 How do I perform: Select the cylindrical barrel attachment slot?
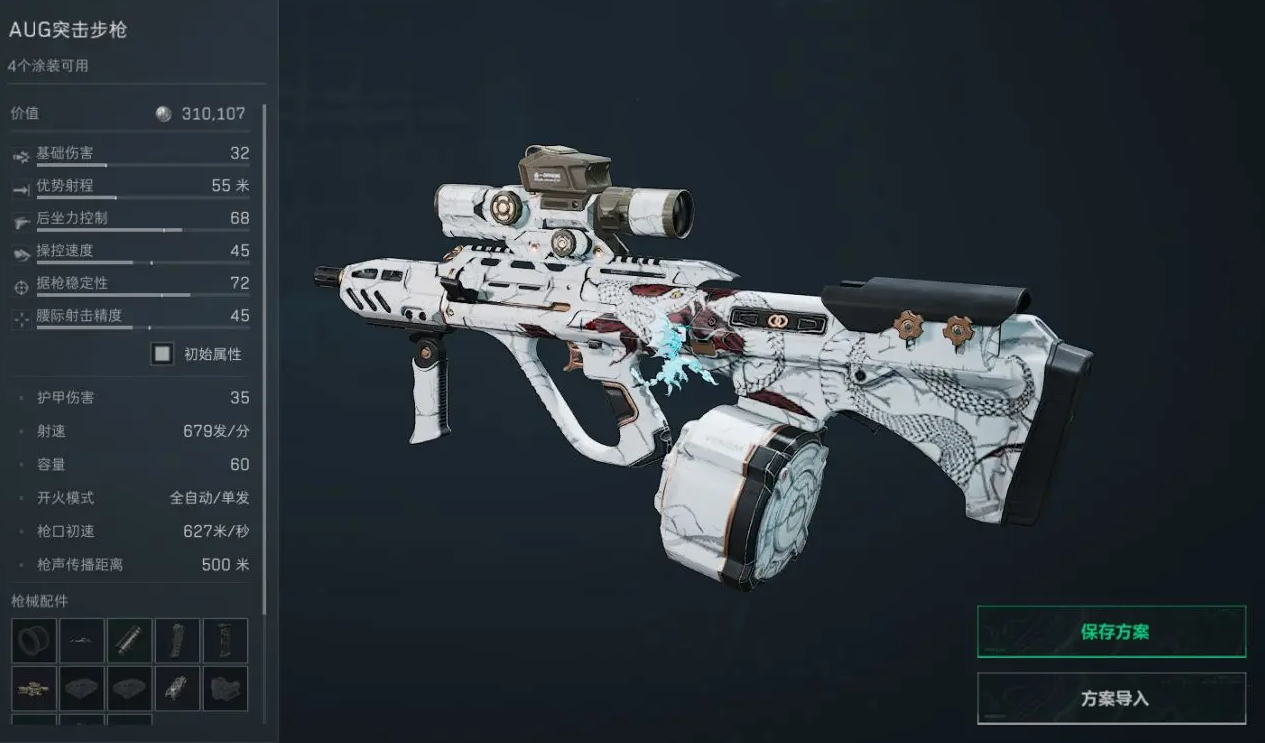130,641
